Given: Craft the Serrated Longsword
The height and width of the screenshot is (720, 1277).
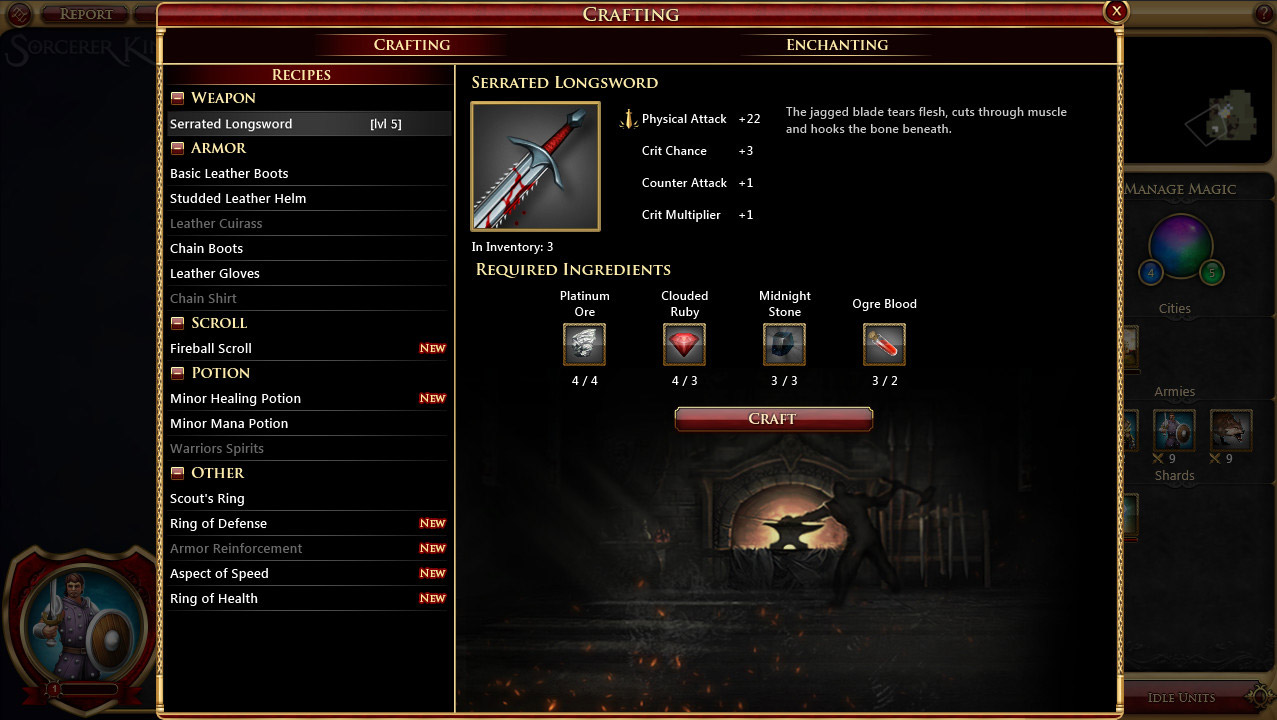Looking at the screenshot, I should [773, 419].
